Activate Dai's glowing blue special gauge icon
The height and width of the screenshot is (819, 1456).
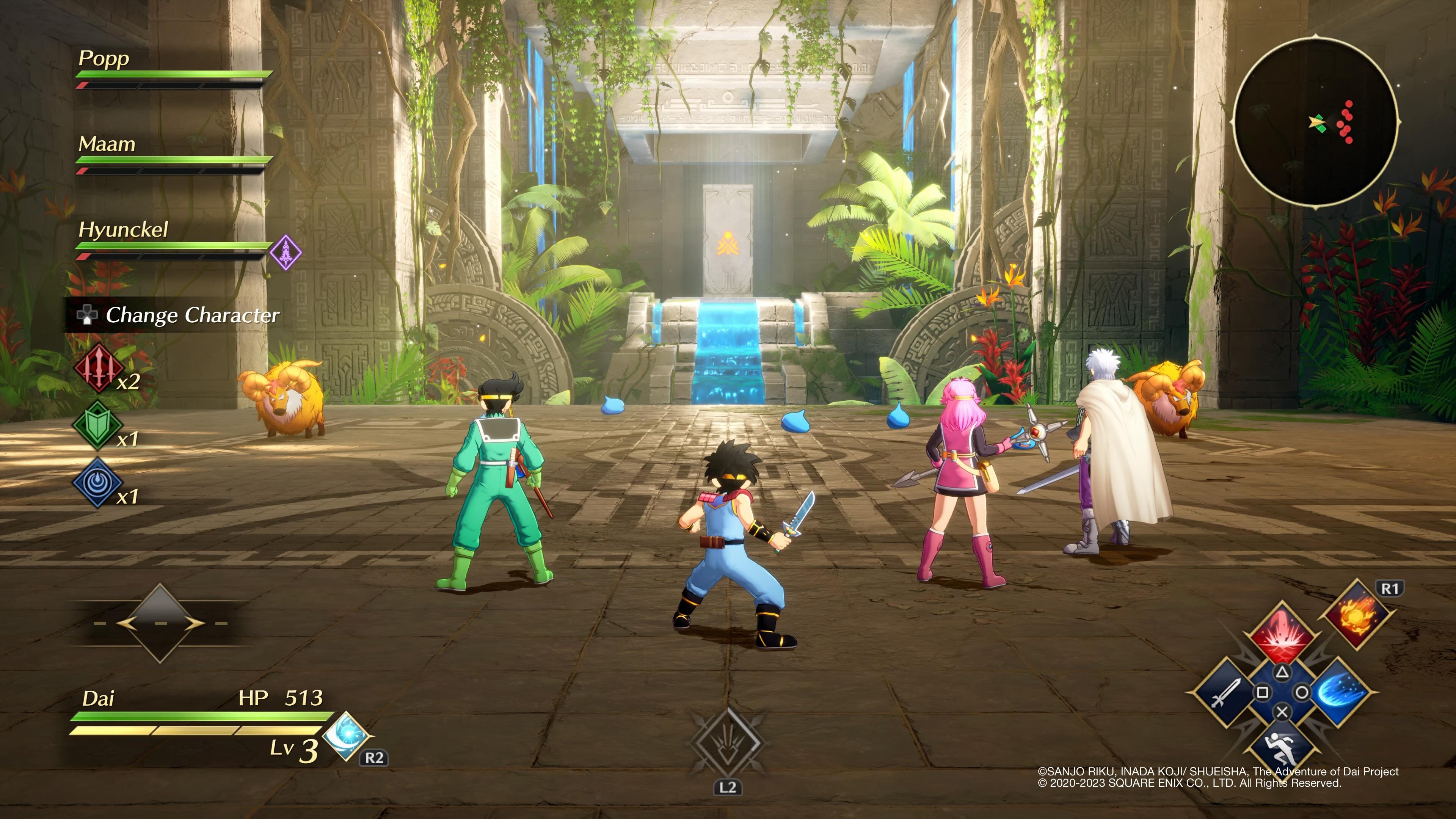click(347, 735)
